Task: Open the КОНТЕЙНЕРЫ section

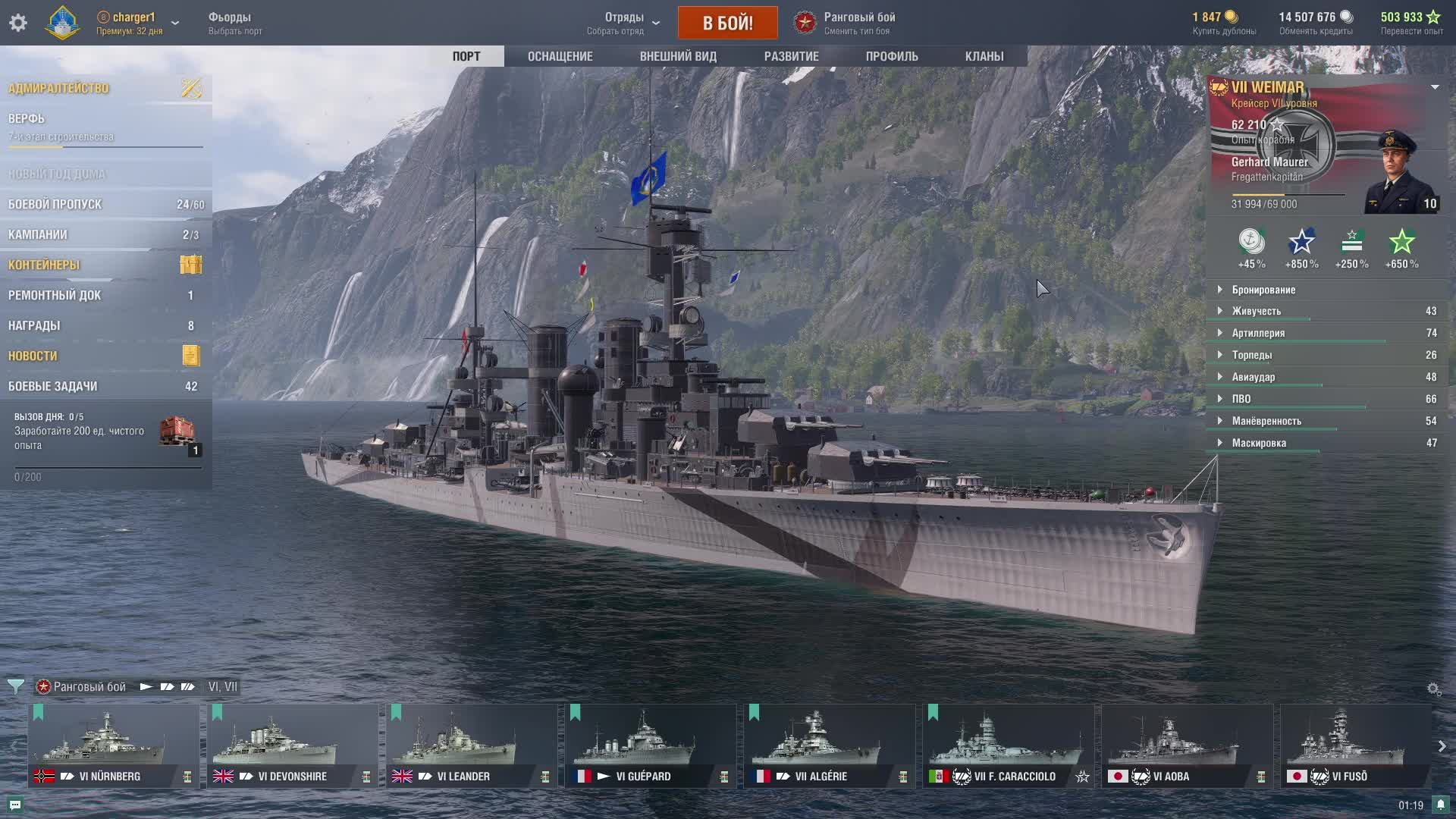Action: 44,265
